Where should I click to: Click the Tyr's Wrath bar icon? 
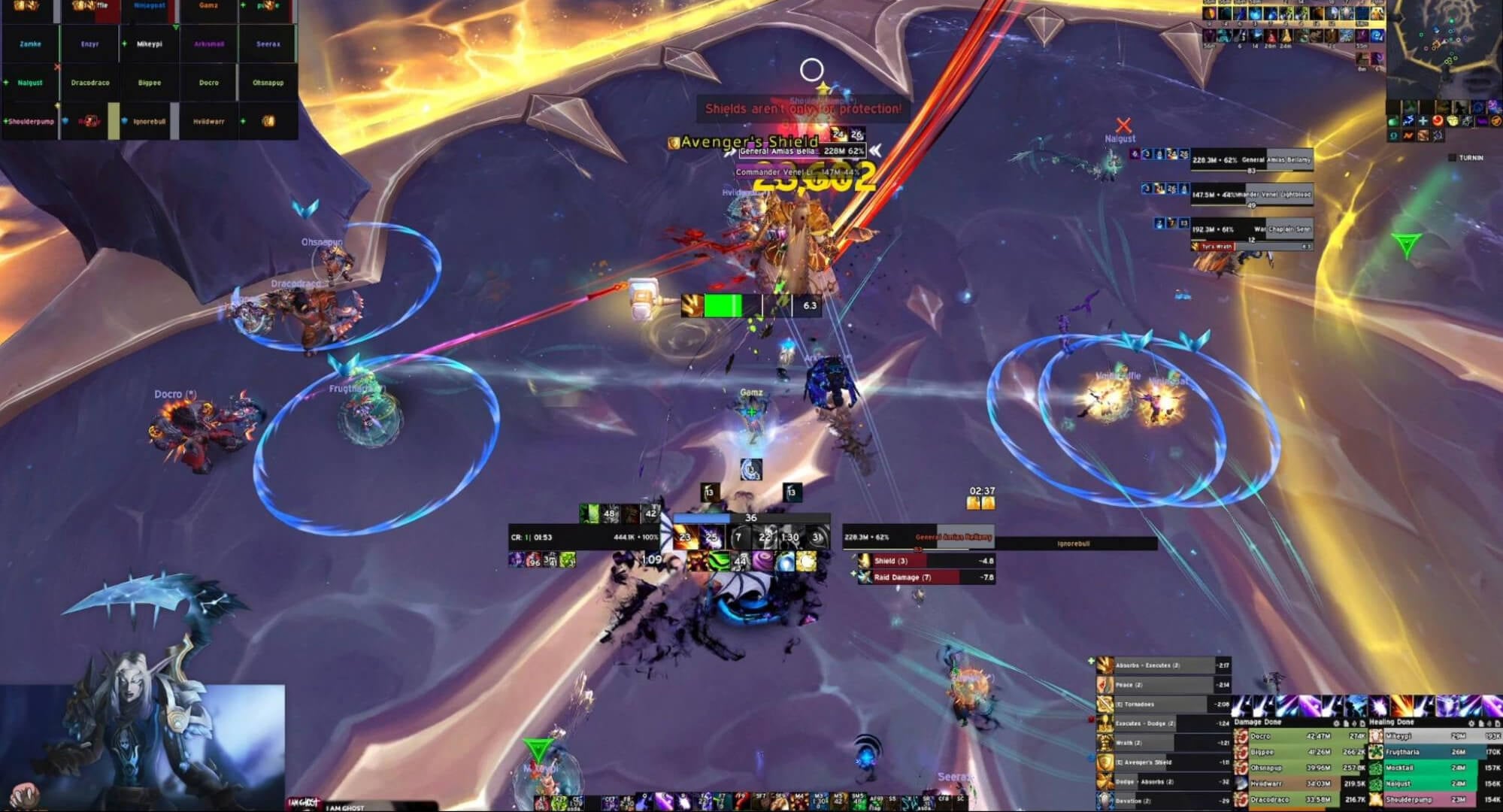click(1194, 247)
